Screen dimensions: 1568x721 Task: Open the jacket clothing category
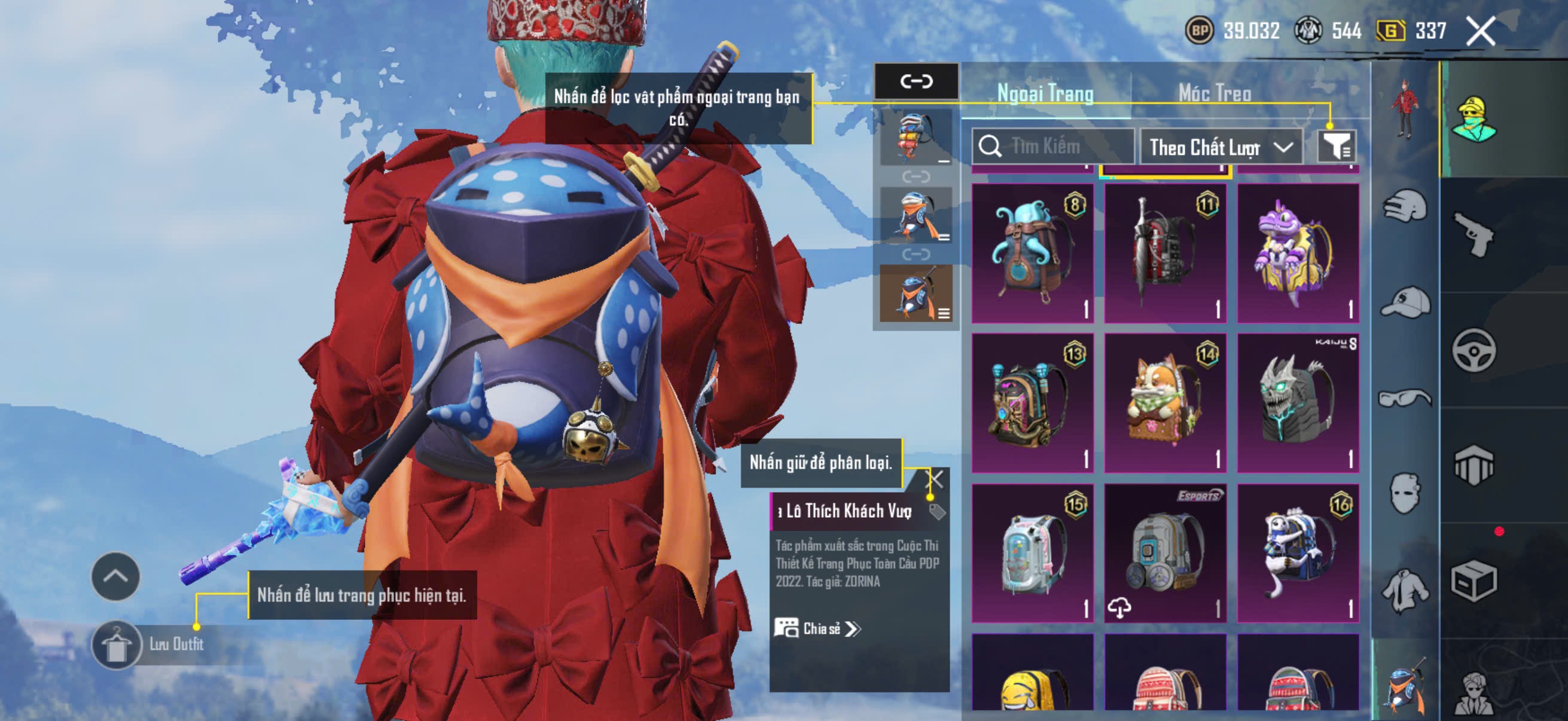[1405, 589]
